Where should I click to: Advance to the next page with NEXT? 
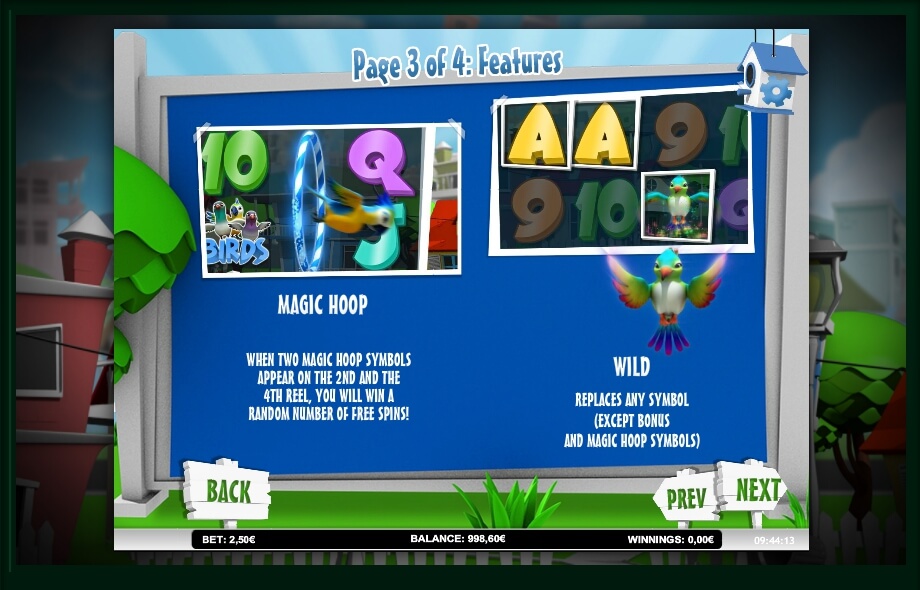(757, 490)
